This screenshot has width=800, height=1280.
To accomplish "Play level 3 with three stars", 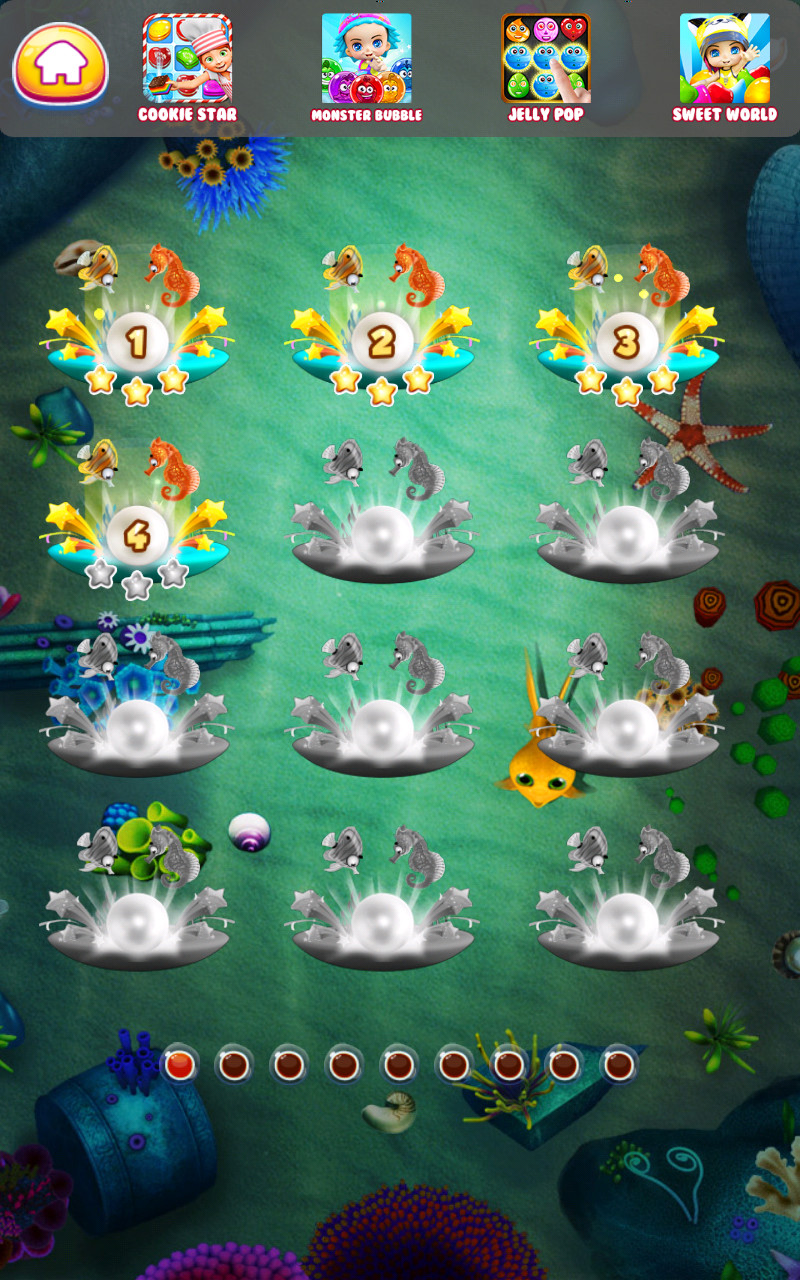I will [627, 342].
